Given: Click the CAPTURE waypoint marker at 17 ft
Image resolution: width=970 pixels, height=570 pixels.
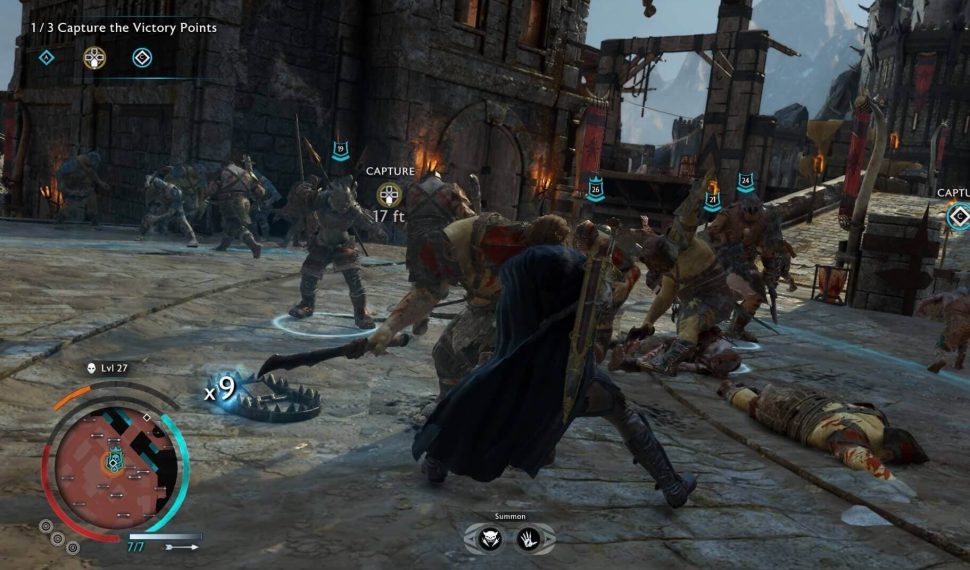Looking at the screenshot, I should point(389,194).
